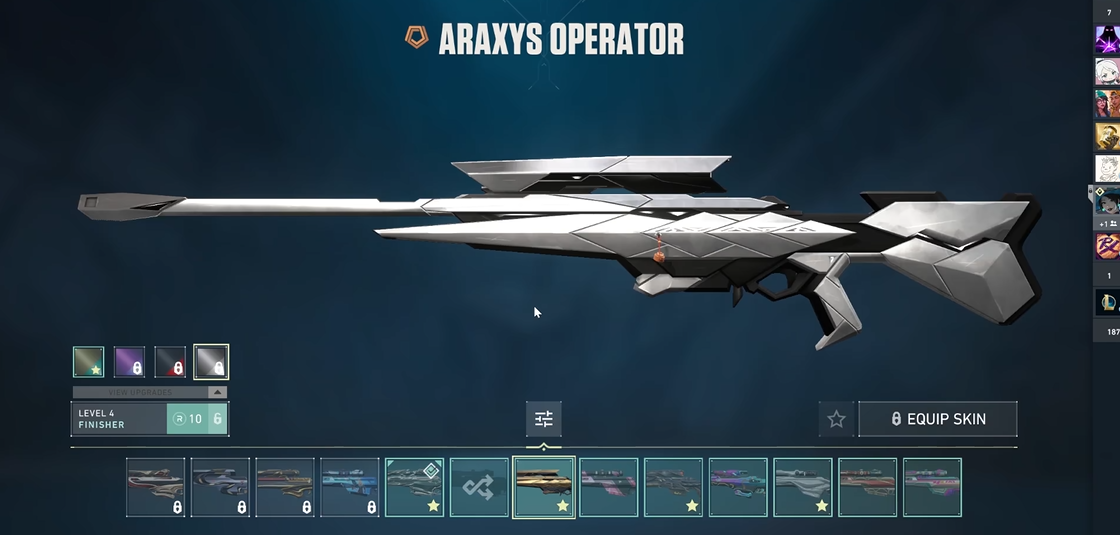Screen dimensions: 1120x535
Task: Open the purple hooded avatar in sidebar
Action: (1107, 40)
